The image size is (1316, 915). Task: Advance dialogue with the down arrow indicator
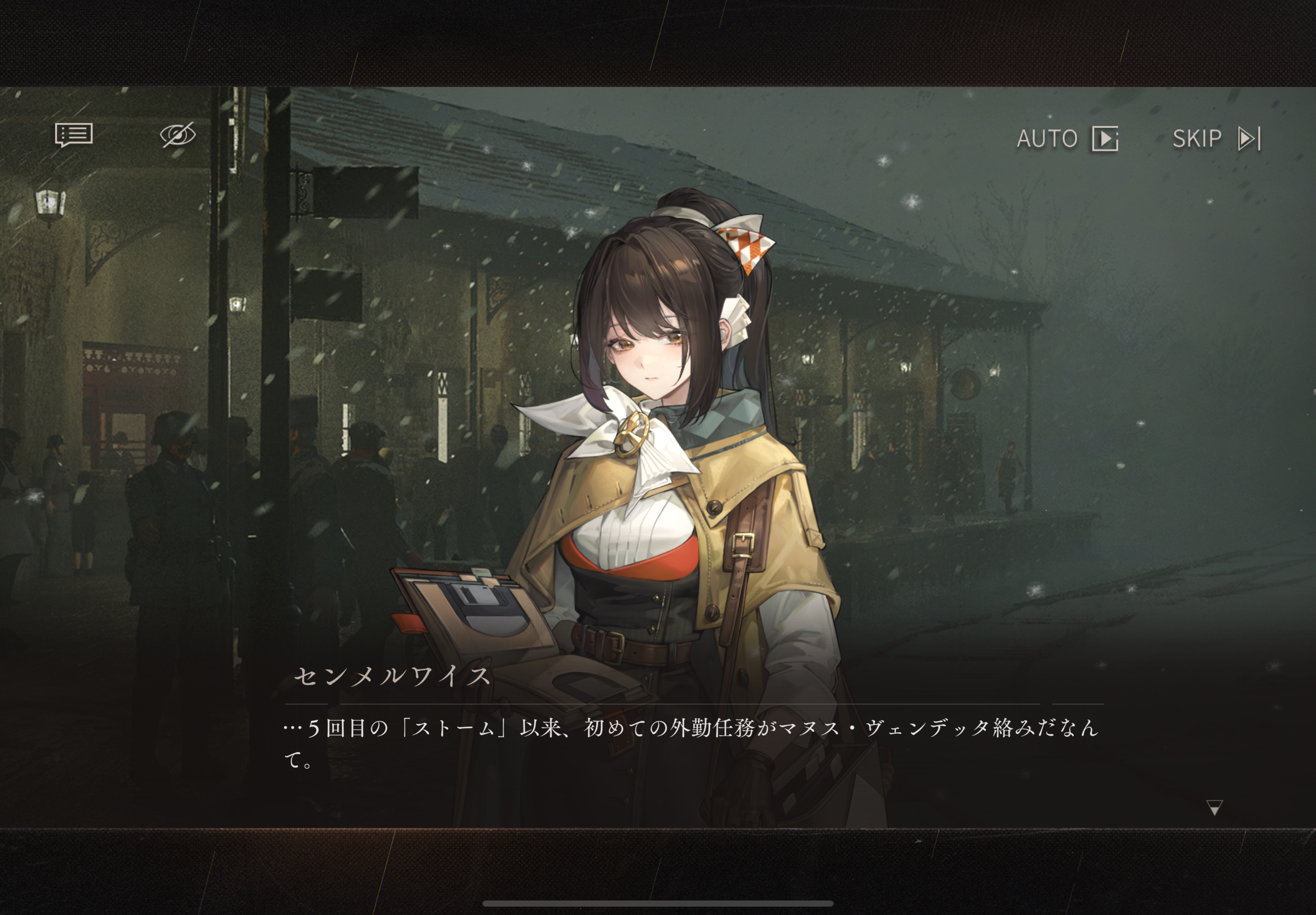click(x=1214, y=807)
